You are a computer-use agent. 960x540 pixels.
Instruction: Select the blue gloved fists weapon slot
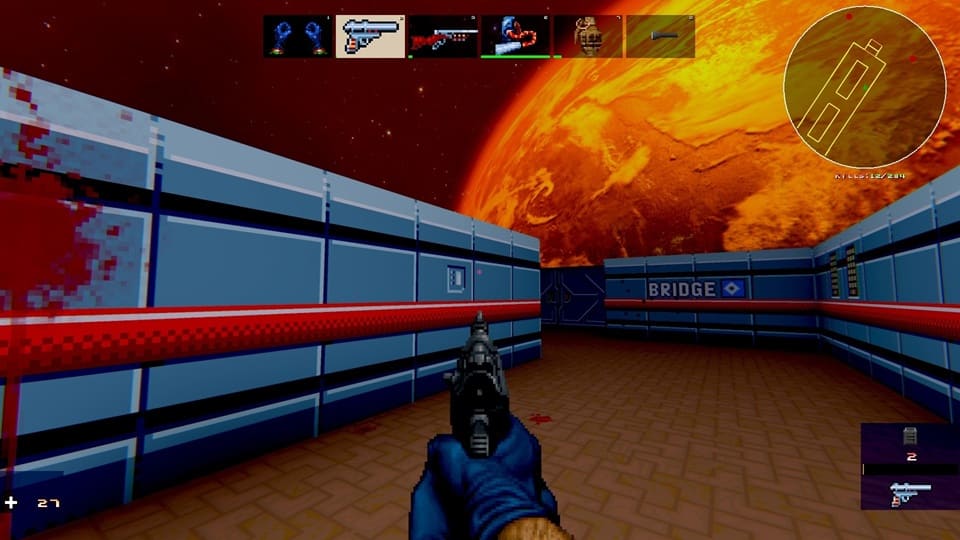(298, 36)
